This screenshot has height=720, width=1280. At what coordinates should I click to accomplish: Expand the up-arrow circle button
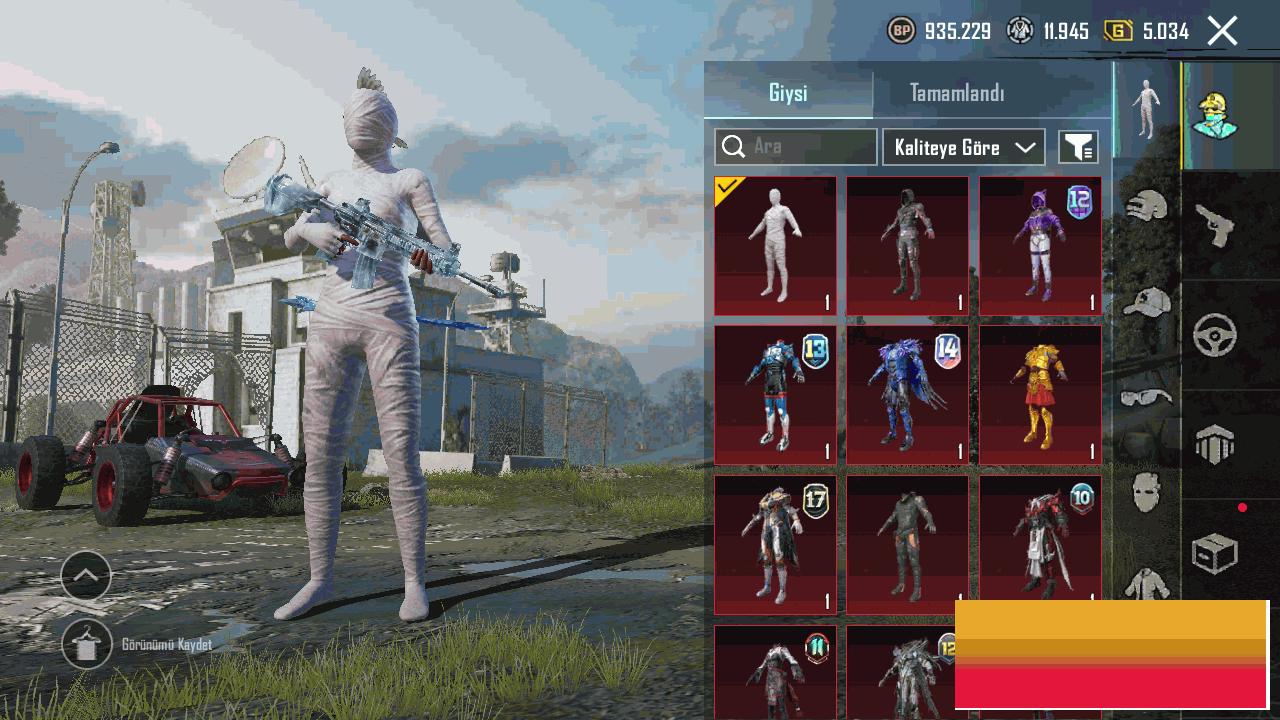[x=86, y=575]
